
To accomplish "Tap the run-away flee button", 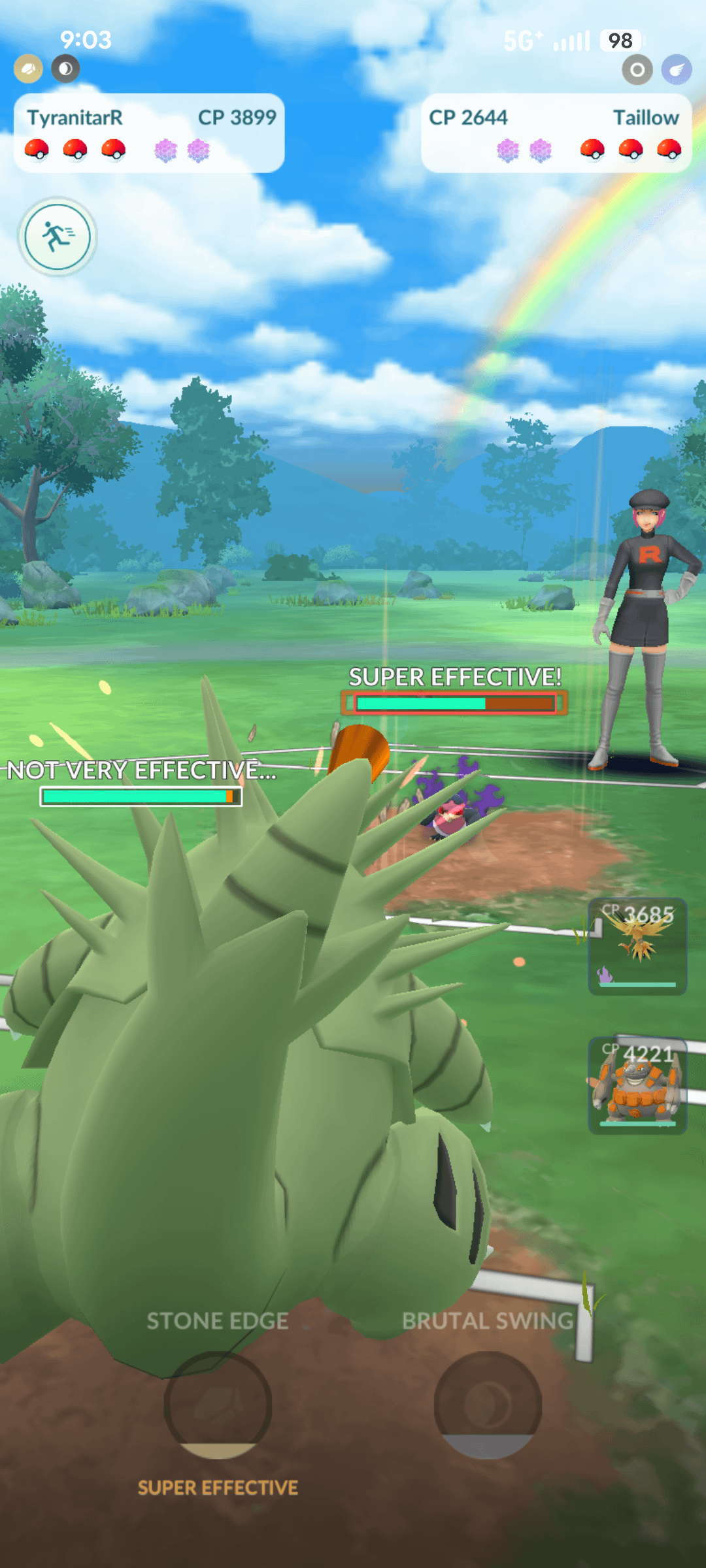I will click(x=58, y=236).
